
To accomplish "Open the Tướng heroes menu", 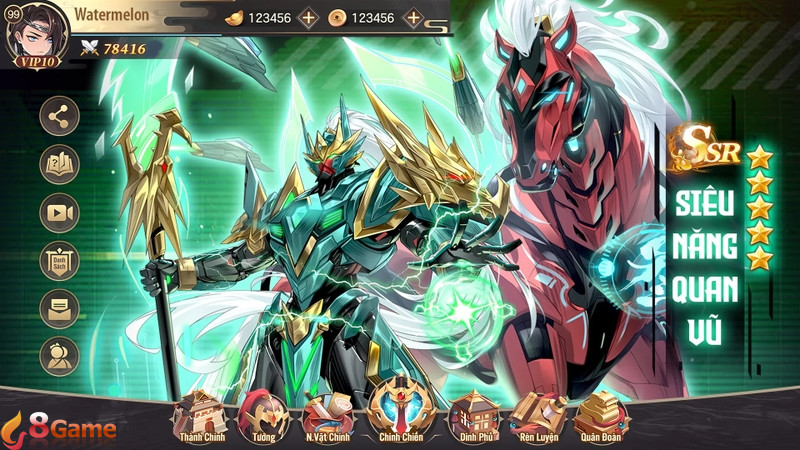I will point(262,416).
